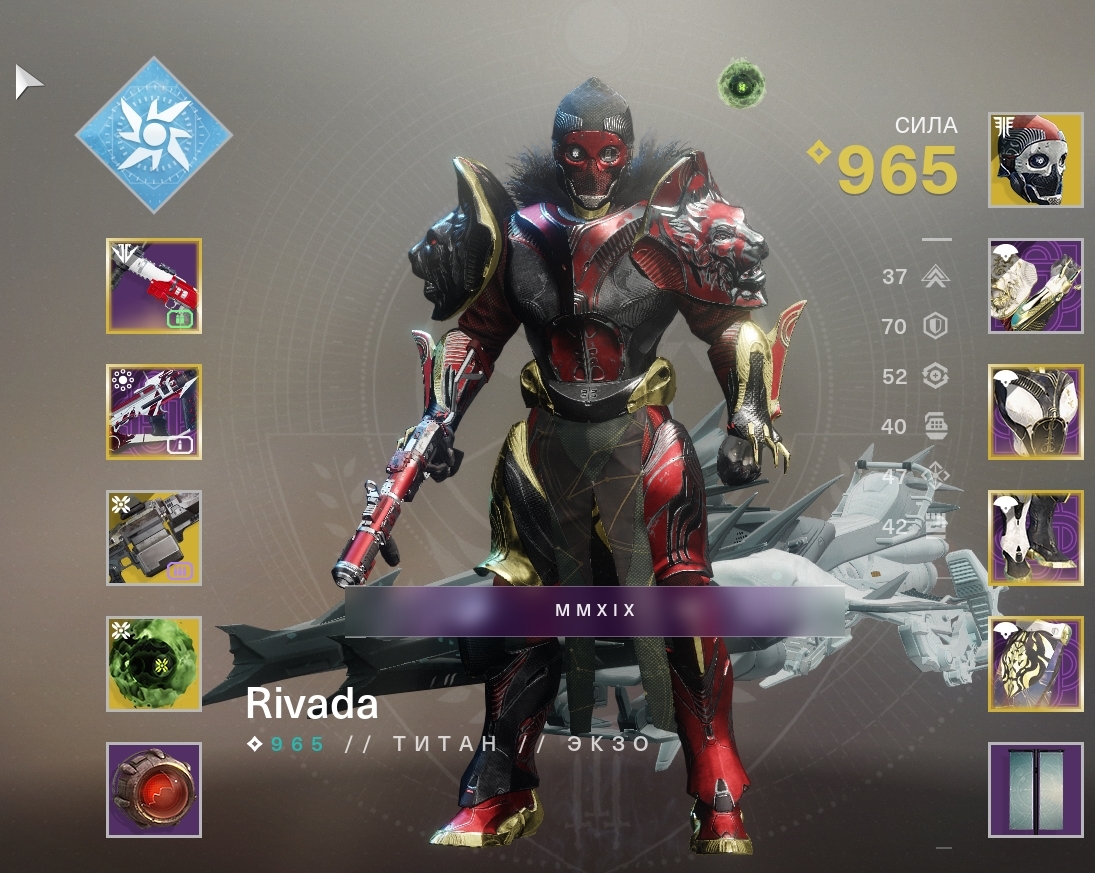The height and width of the screenshot is (873, 1095).
Task: Open the clan banner slot
Action: pos(1036,790)
